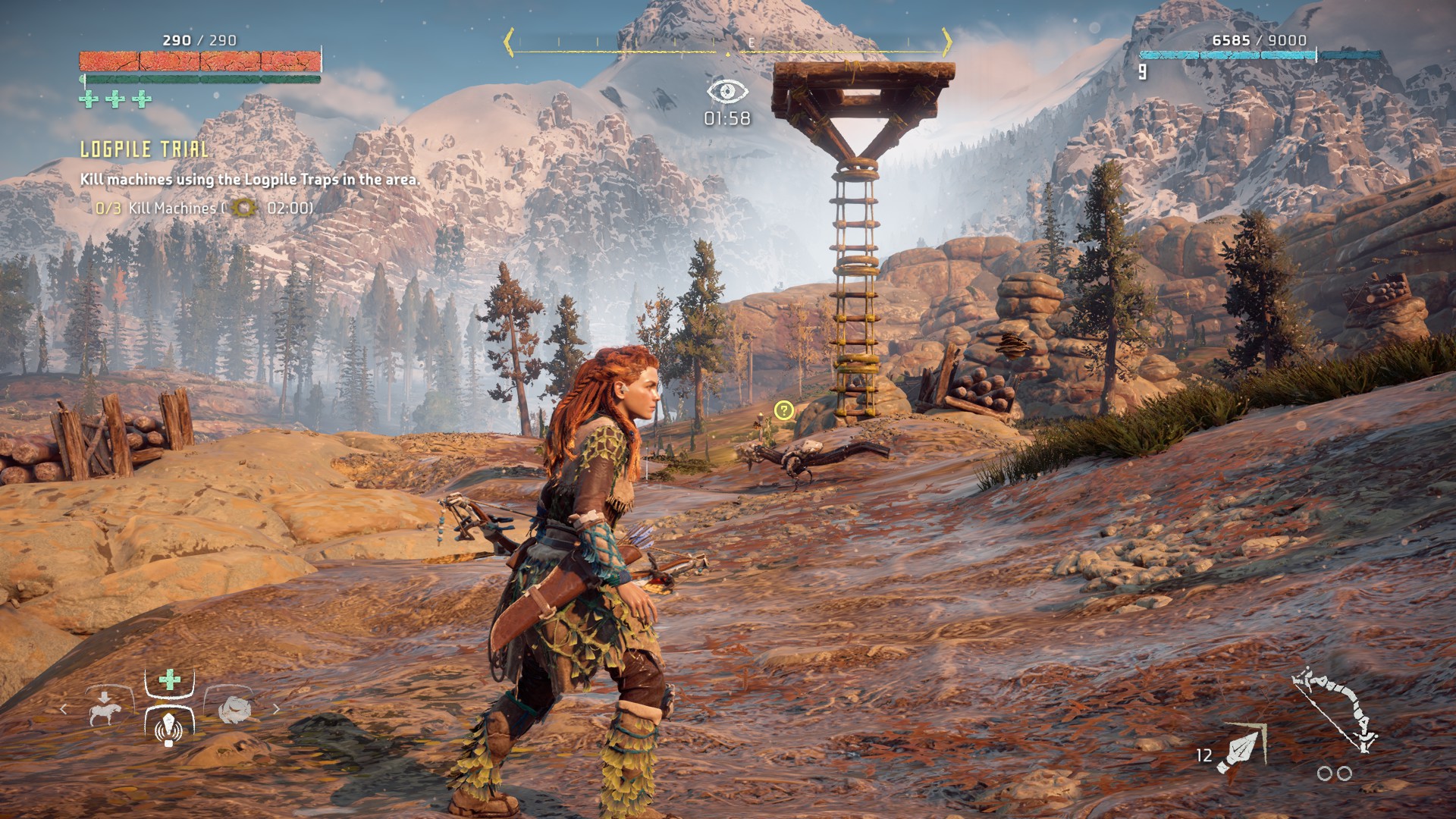Choose the rock tool icon

point(234,709)
